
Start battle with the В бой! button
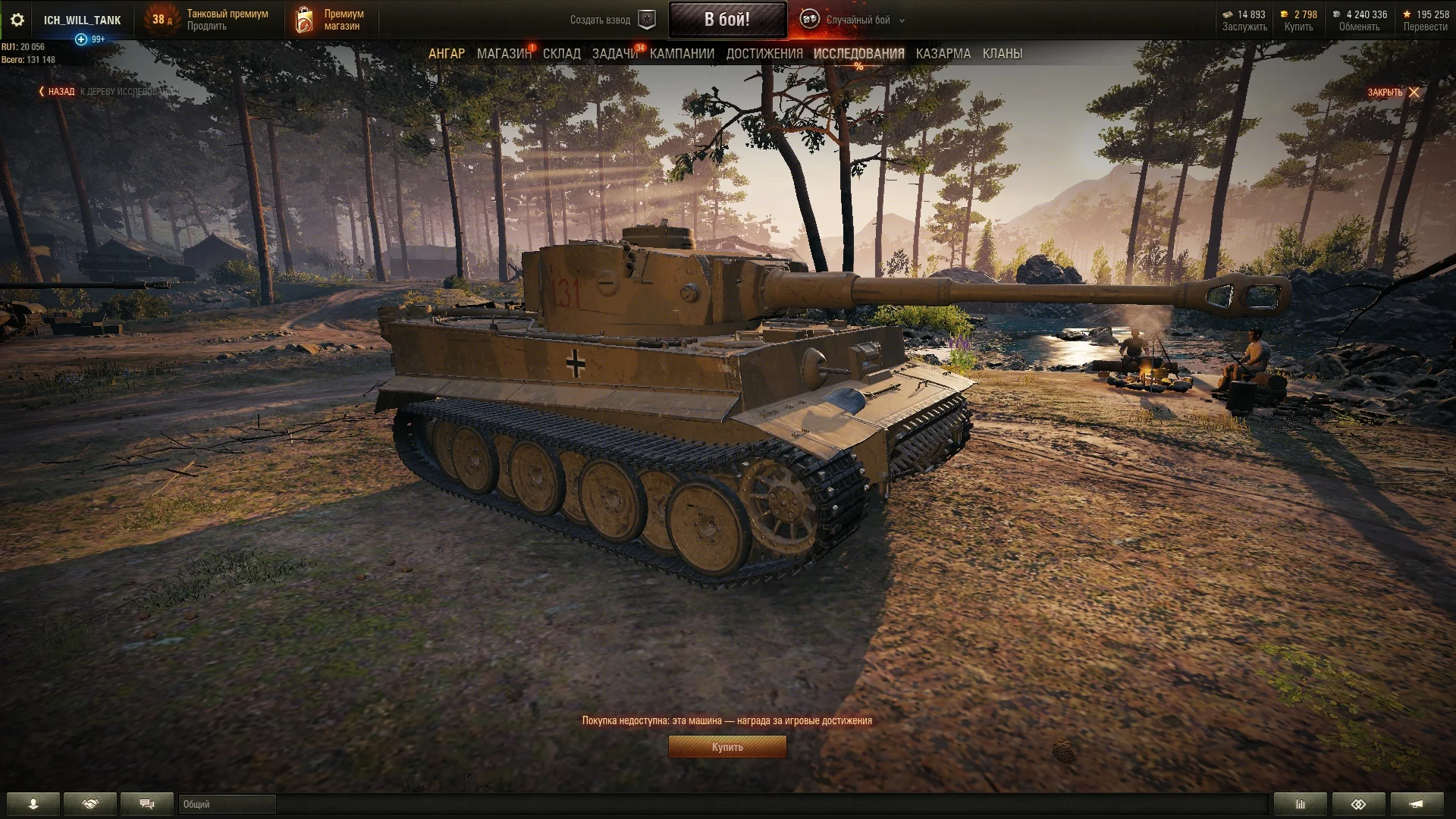(x=726, y=20)
